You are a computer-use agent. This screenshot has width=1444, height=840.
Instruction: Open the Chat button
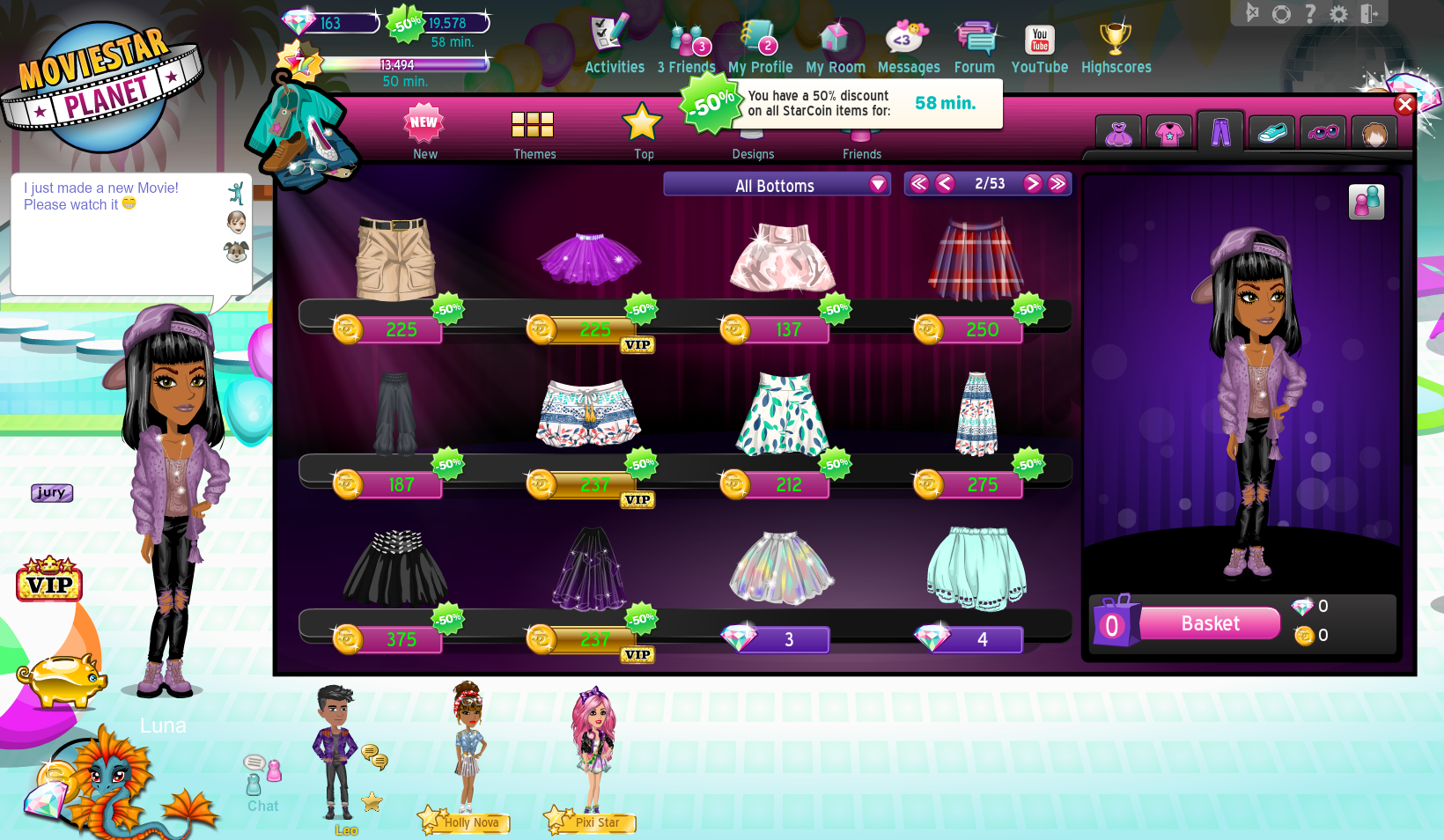[262, 782]
